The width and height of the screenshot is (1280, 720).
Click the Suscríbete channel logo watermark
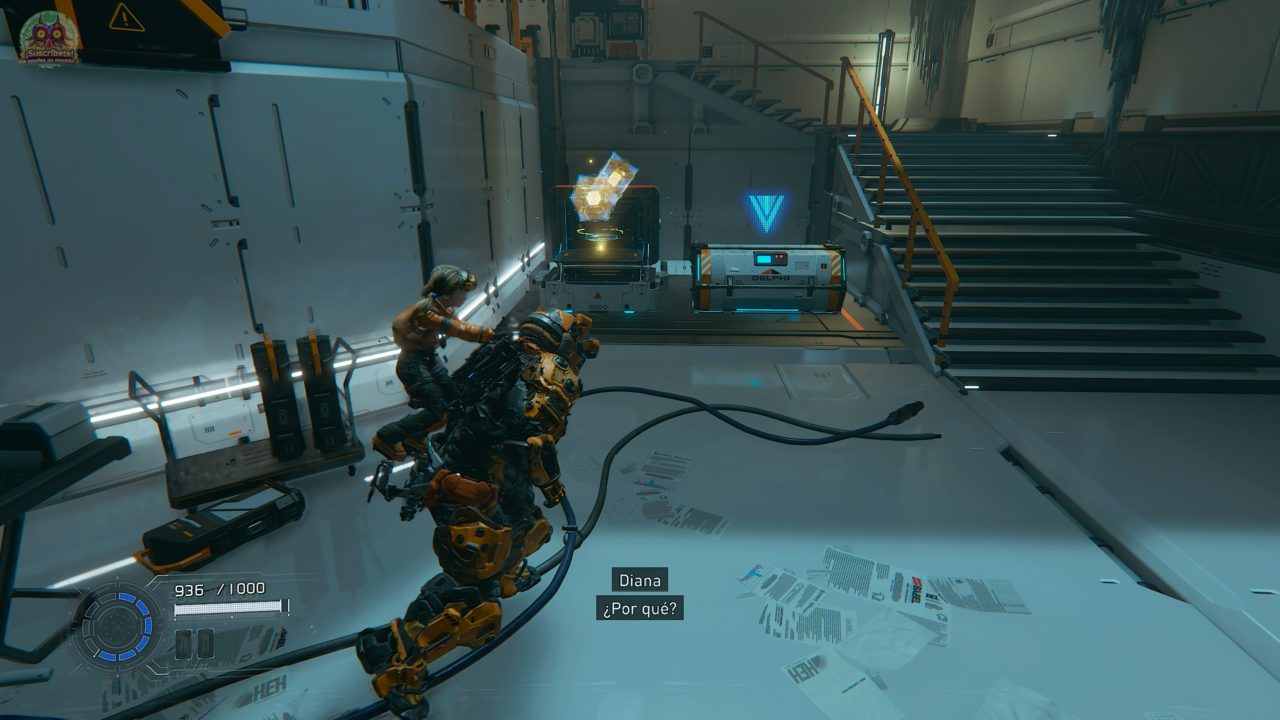coord(49,39)
